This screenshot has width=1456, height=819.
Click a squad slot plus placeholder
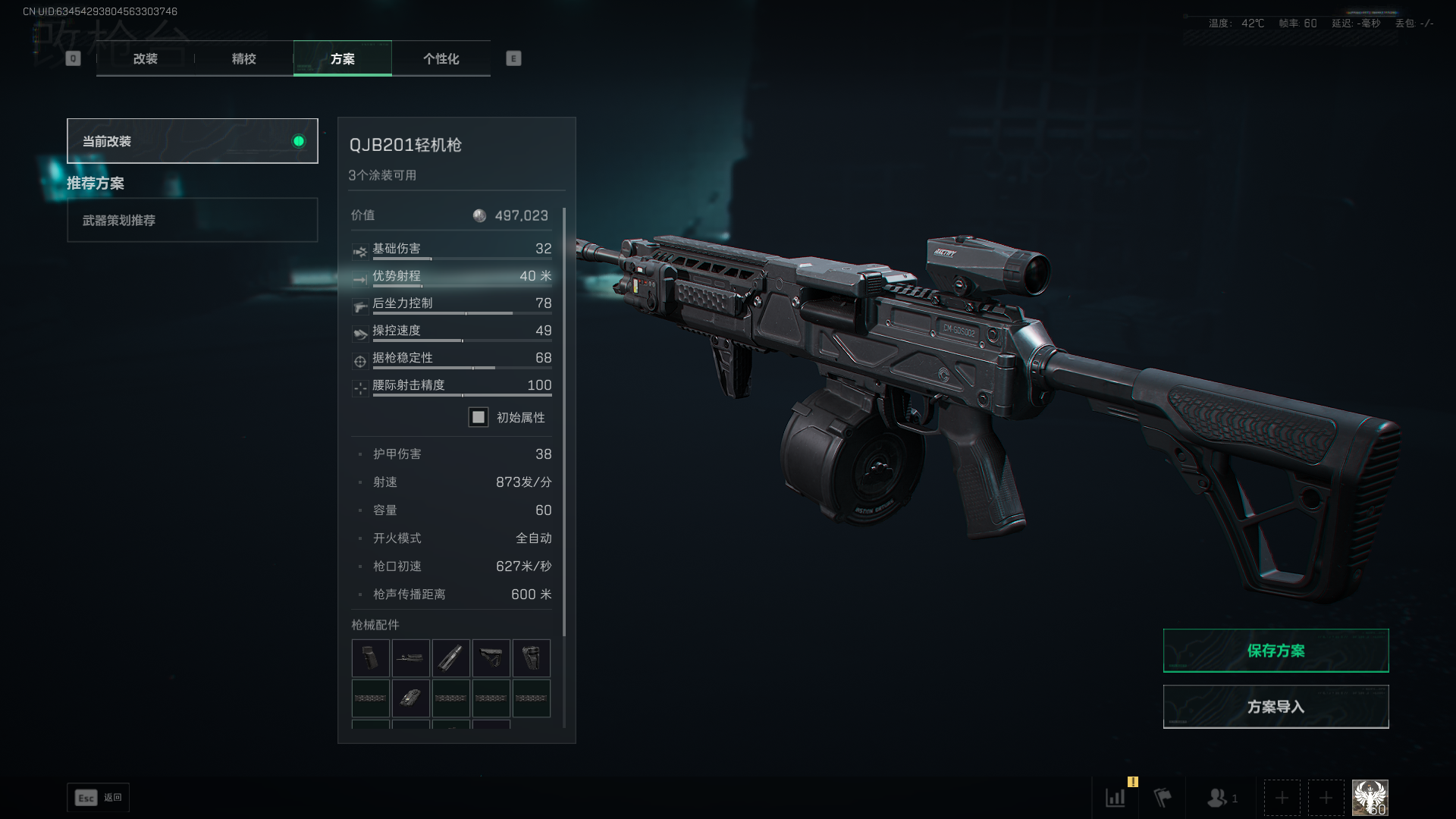click(1282, 797)
